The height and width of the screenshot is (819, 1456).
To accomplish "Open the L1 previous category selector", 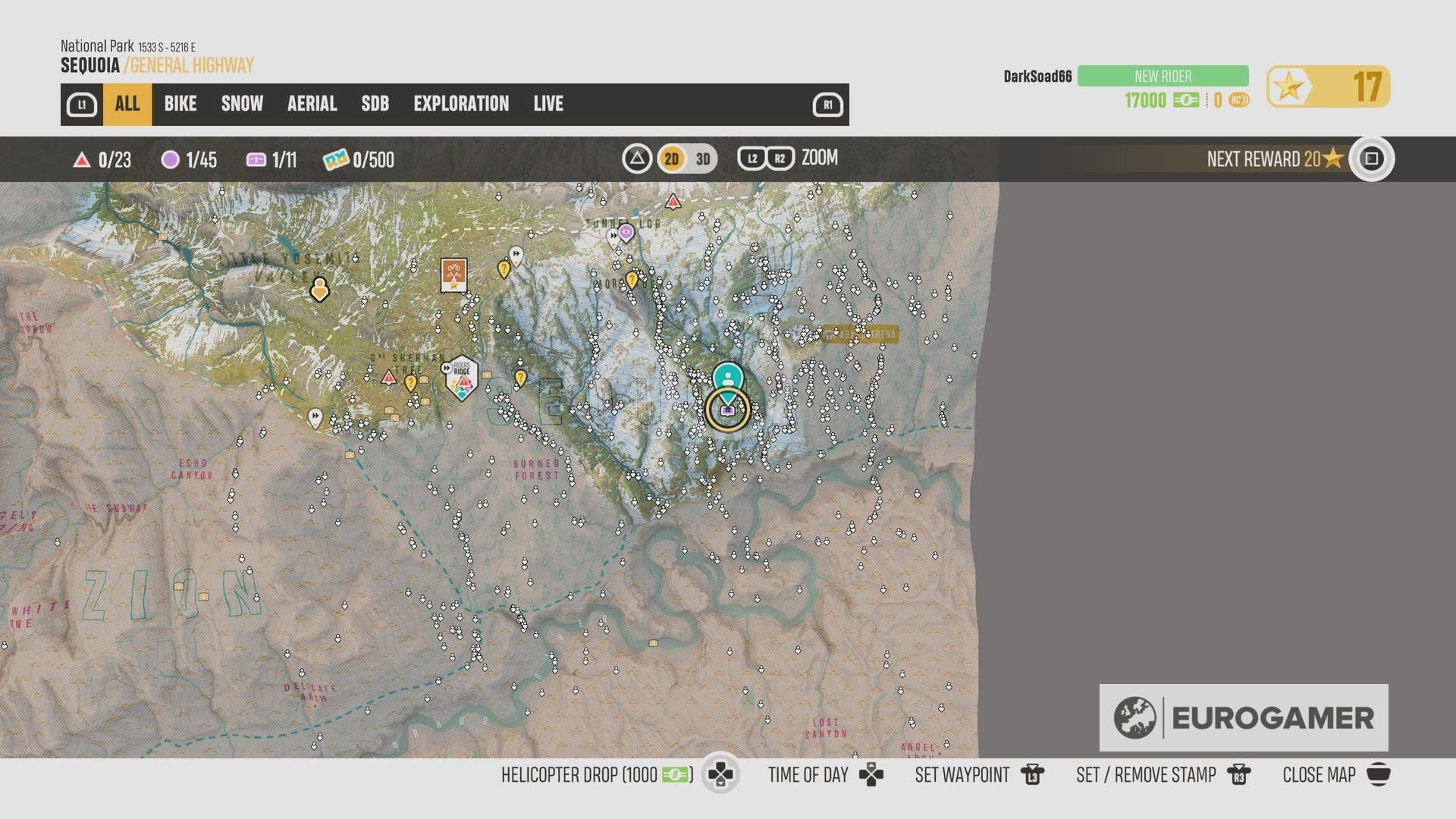I will coord(83,104).
